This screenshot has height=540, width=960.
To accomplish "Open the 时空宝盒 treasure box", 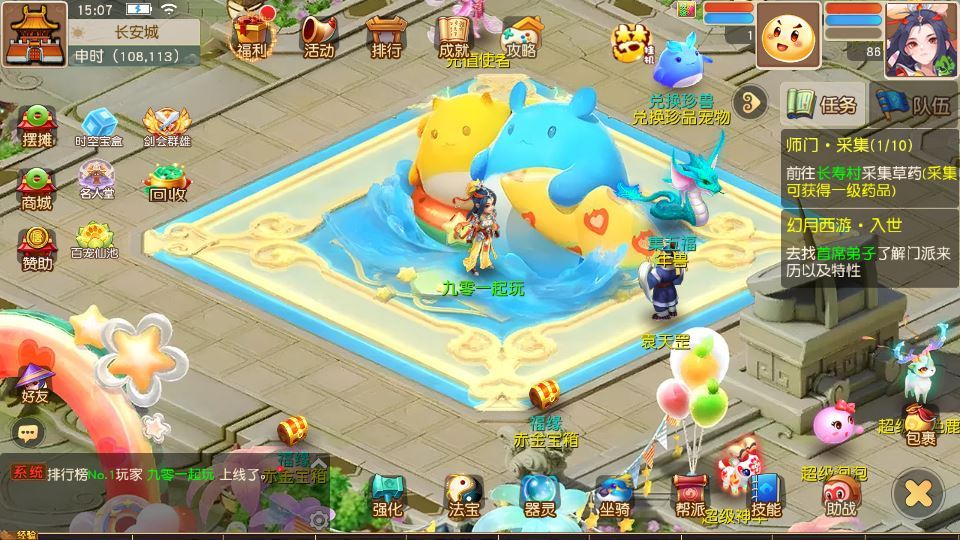I will click(99, 127).
